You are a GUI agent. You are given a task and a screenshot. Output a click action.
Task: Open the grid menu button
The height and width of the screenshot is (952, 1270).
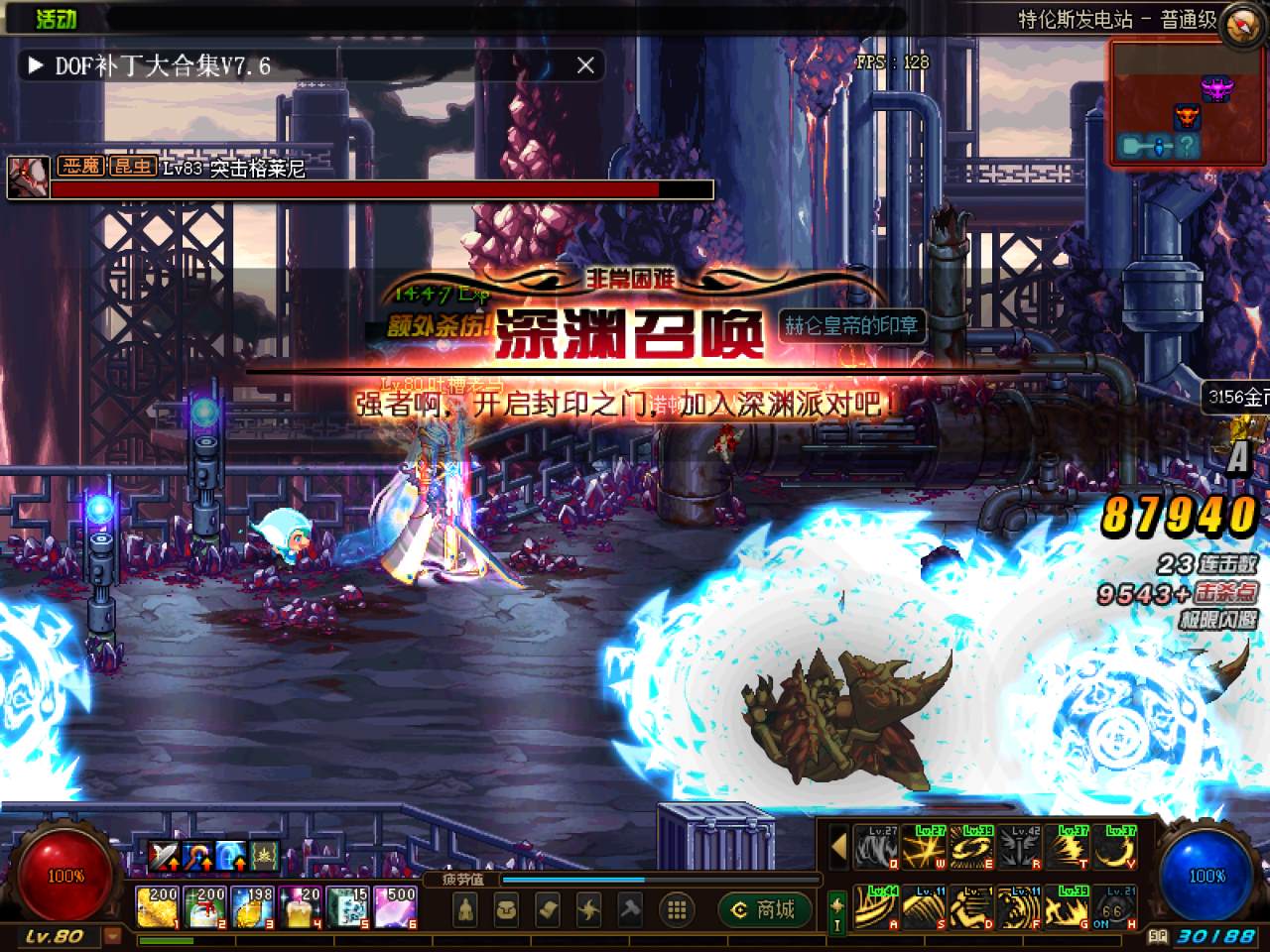click(x=678, y=909)
